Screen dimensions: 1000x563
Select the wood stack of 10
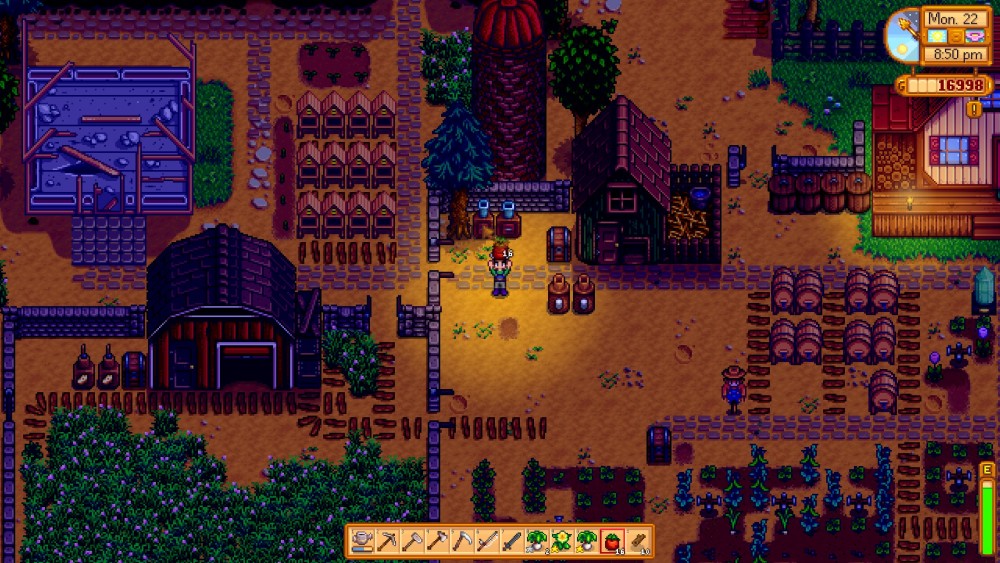point(637,542)
